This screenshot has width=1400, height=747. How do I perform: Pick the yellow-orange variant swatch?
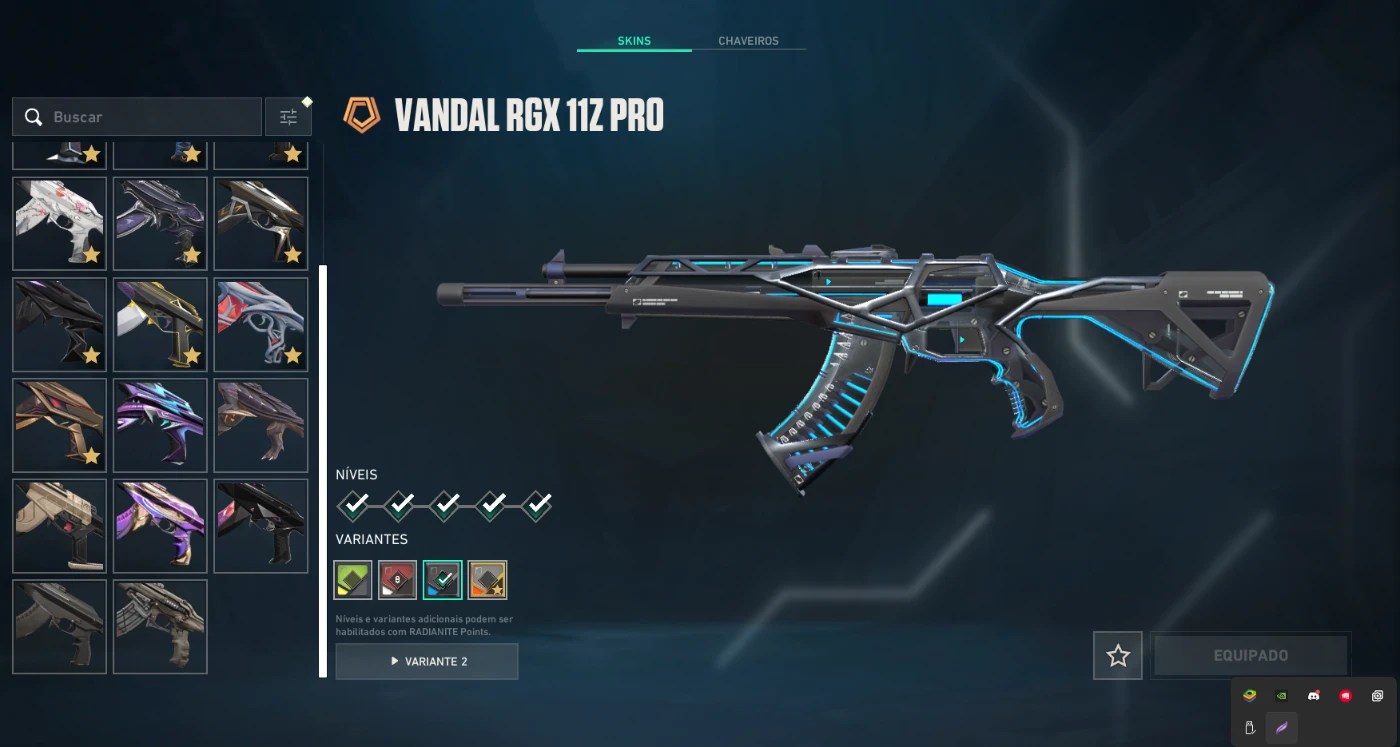tap(488, 580)
